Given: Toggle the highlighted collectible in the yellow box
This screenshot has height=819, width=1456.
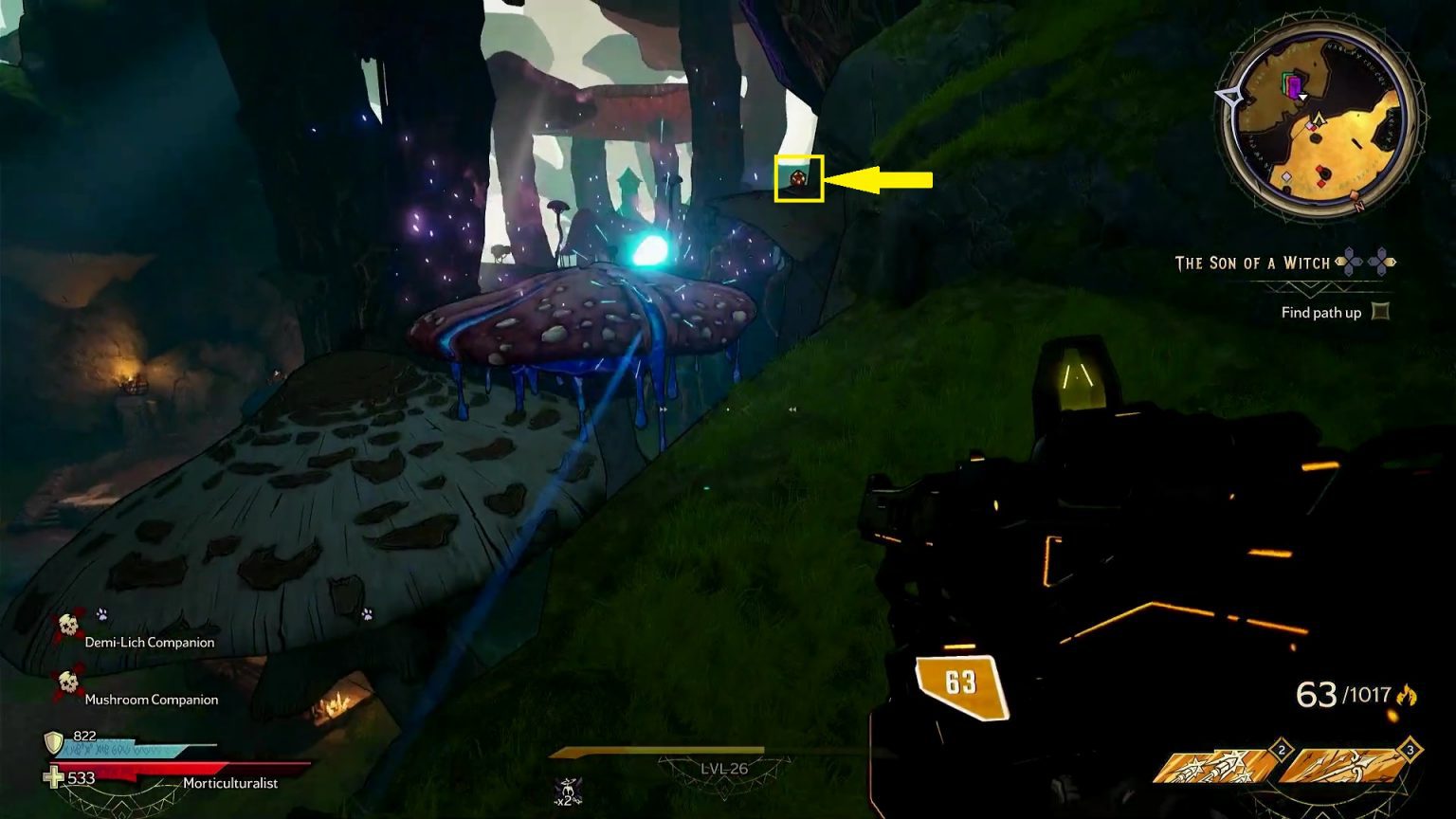Looking at the screenshot, I should (797, 177).
